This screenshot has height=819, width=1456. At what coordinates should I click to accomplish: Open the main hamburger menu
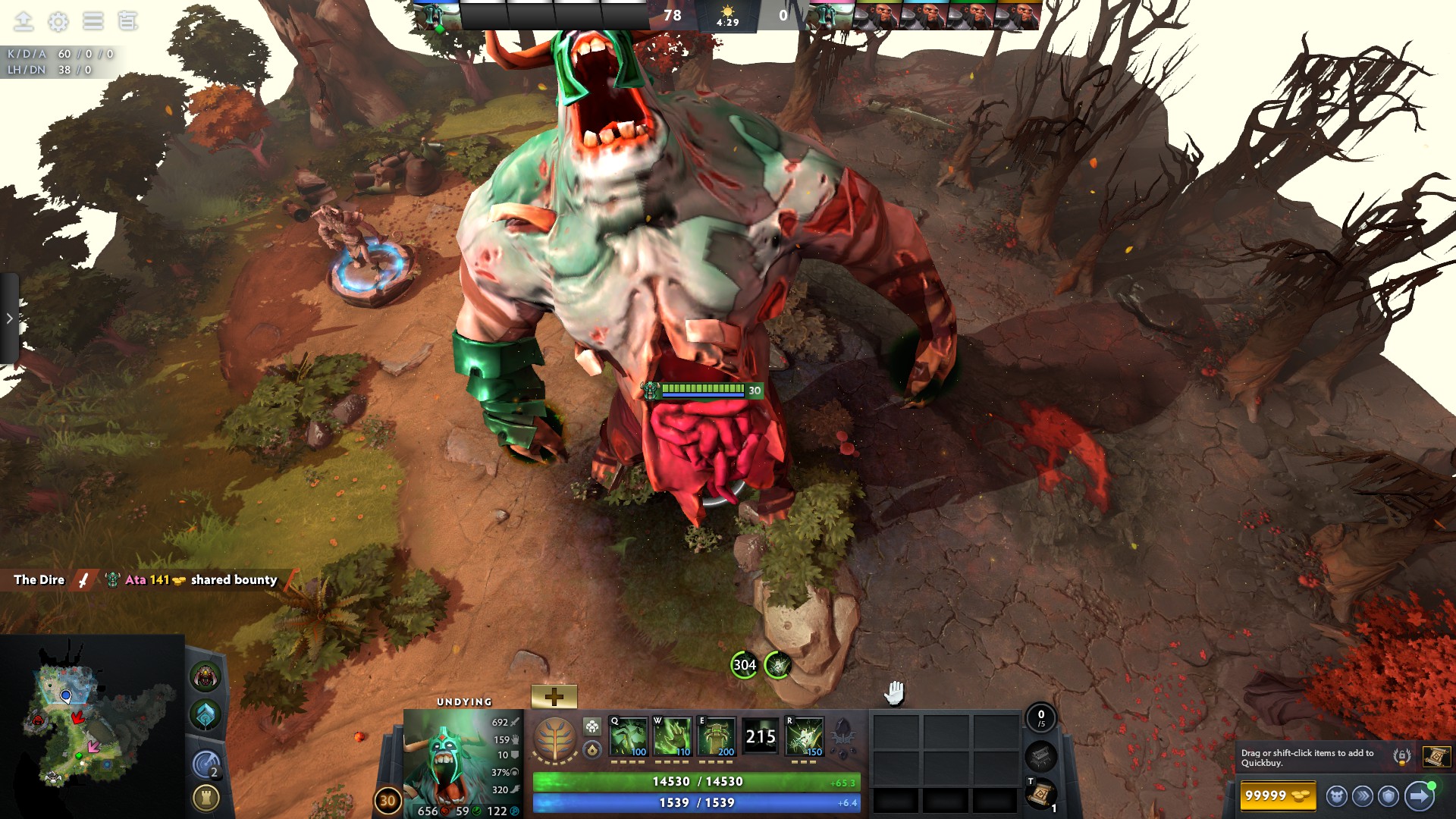(x=93, y=21)
